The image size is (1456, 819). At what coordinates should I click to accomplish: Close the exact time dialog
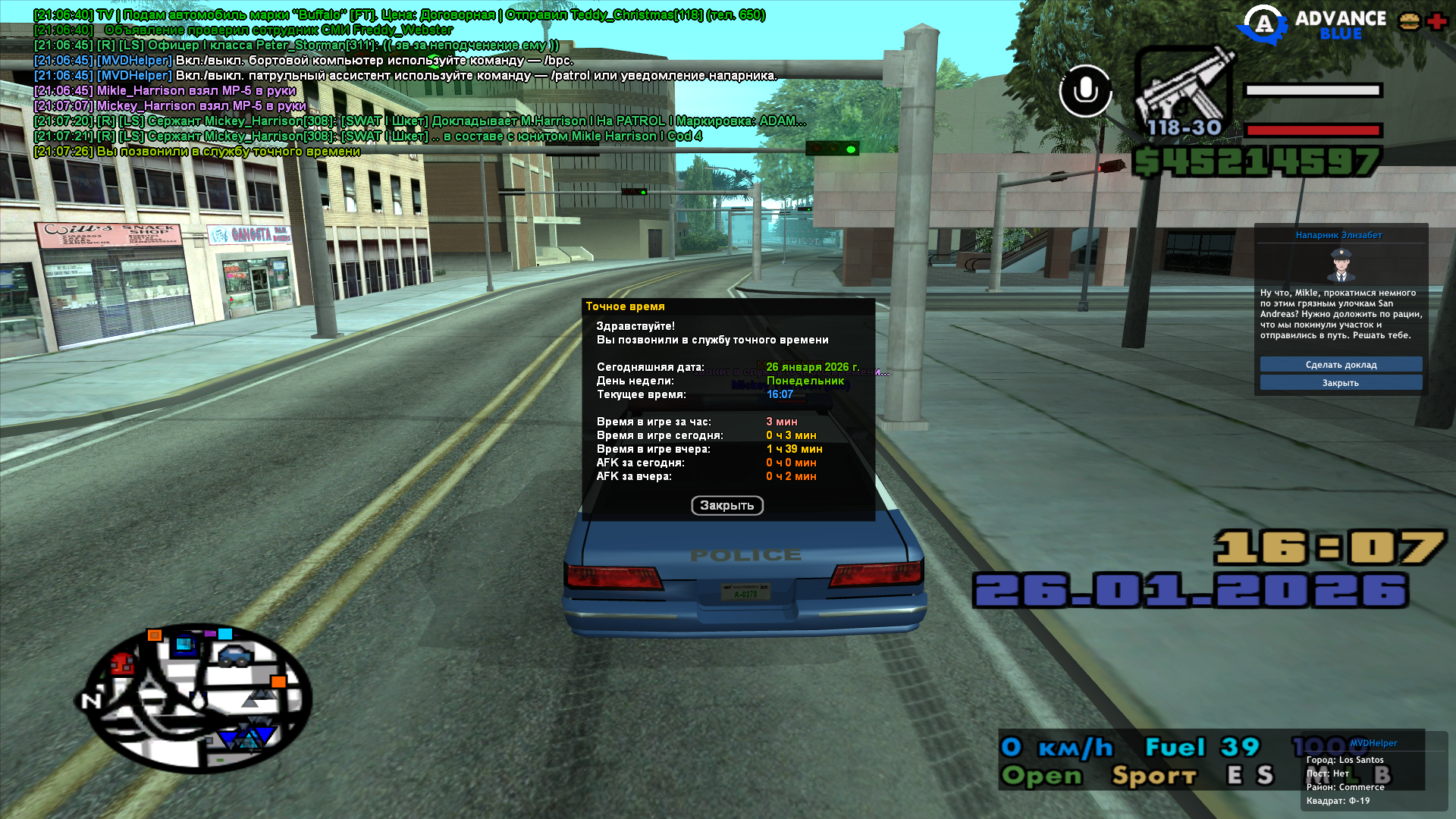[x=726, y=506]
